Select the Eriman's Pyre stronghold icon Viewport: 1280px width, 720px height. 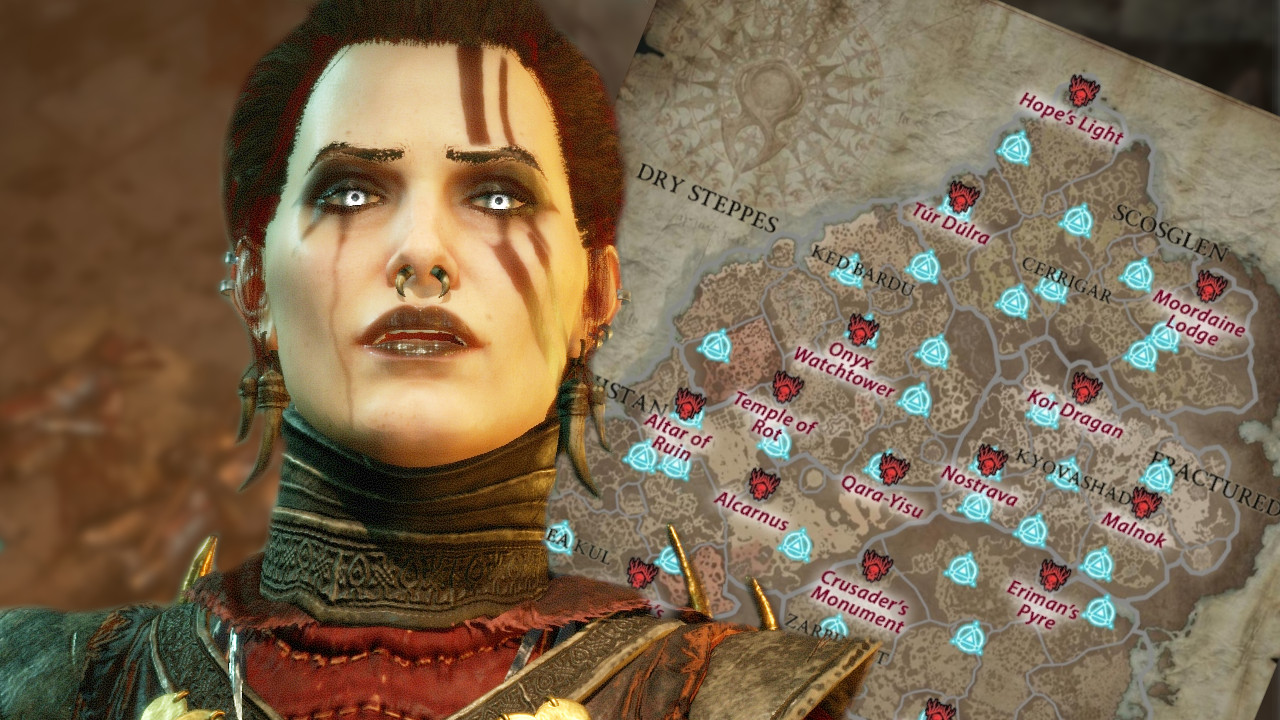1052,577
